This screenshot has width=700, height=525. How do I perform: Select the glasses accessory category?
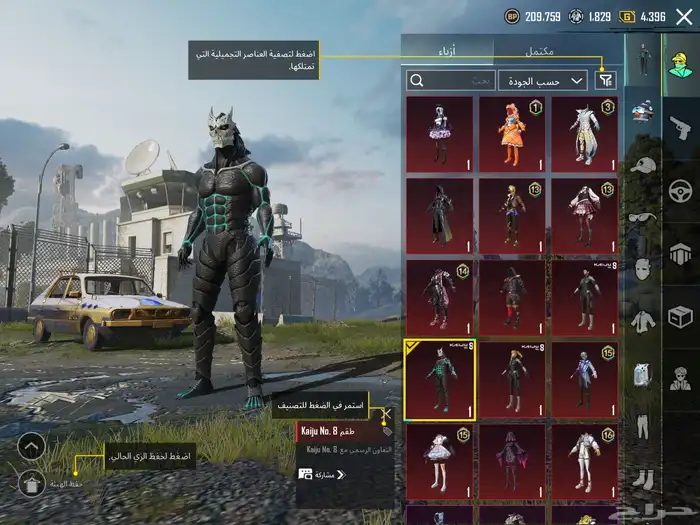pos(644,216)
